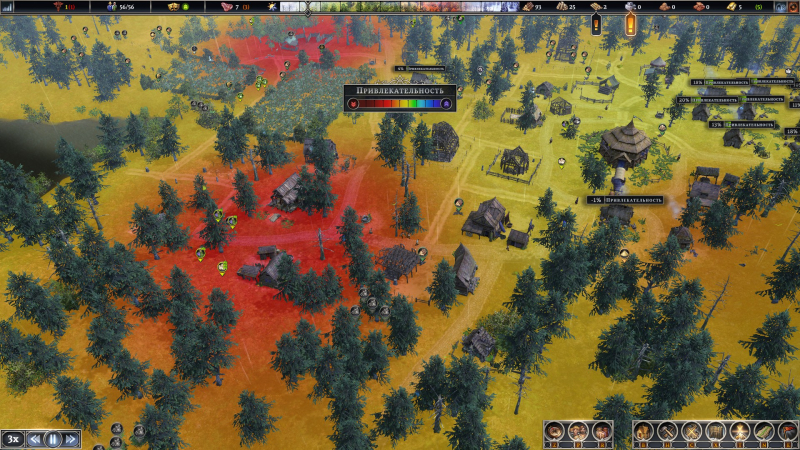Speed up game with fast-forward arrows
This screenshot has width=800, height=450.
coord(70,438)
